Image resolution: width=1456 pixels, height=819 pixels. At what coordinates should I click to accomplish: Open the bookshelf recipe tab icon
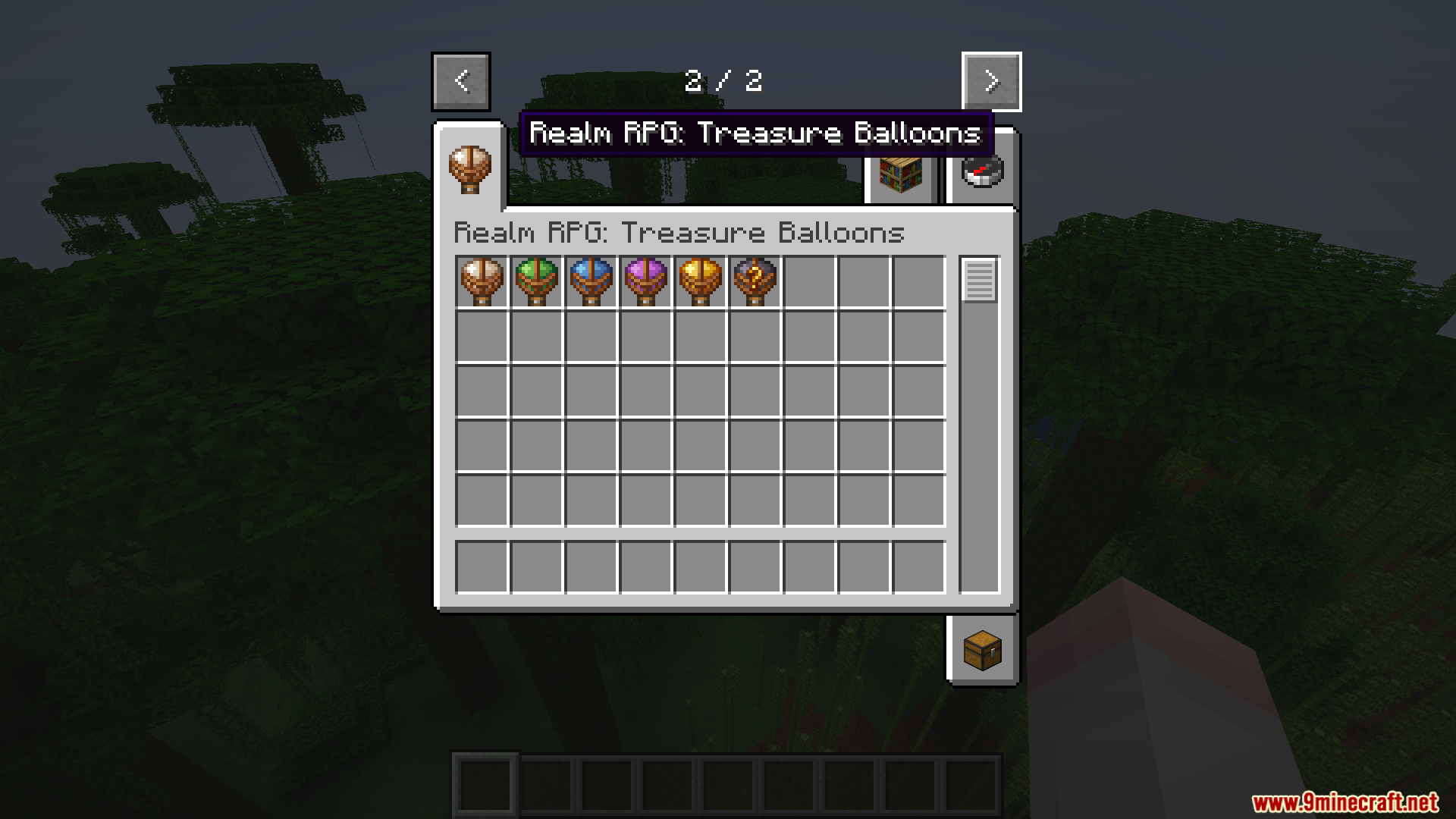901,173
